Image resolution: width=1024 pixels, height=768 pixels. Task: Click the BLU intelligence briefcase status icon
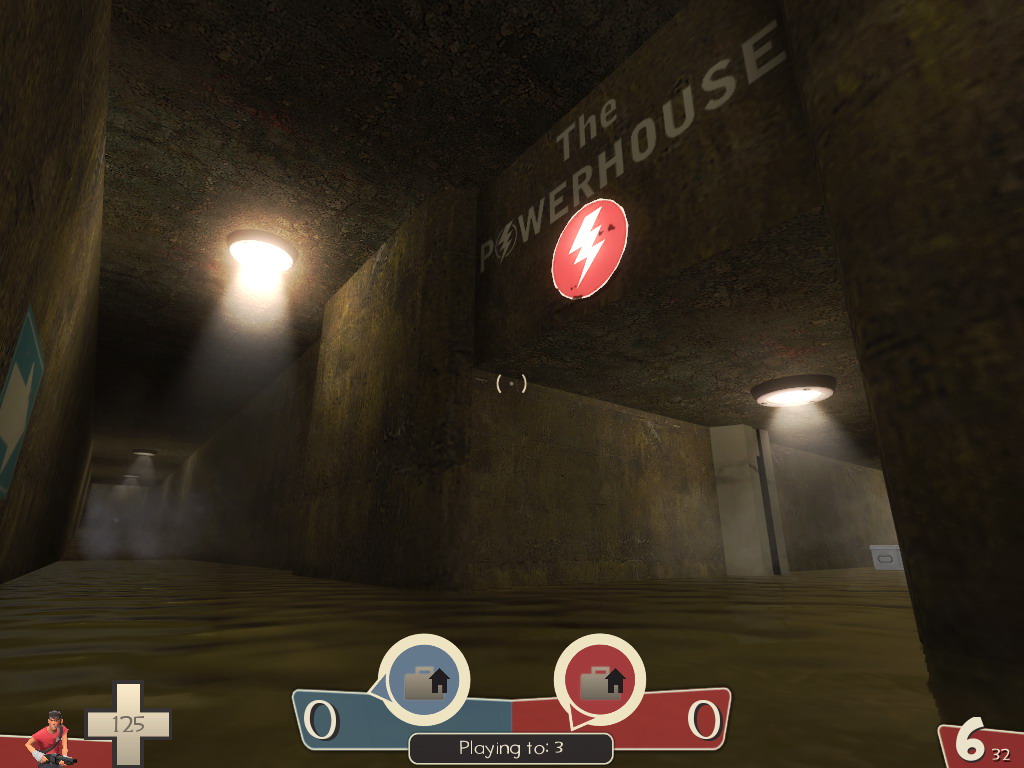424,680
